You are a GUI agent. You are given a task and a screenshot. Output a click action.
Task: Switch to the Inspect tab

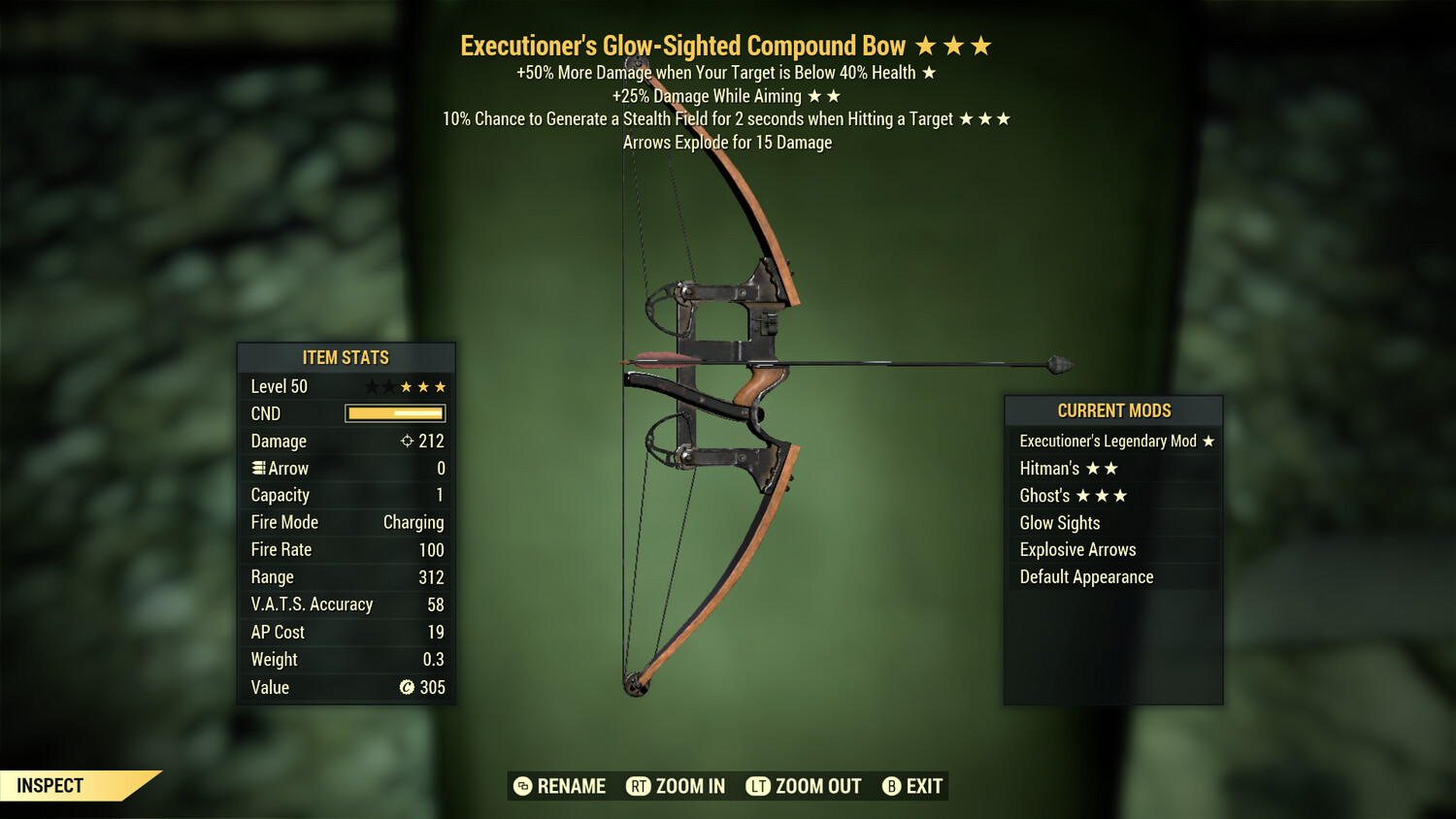click(x=51, y=786)
